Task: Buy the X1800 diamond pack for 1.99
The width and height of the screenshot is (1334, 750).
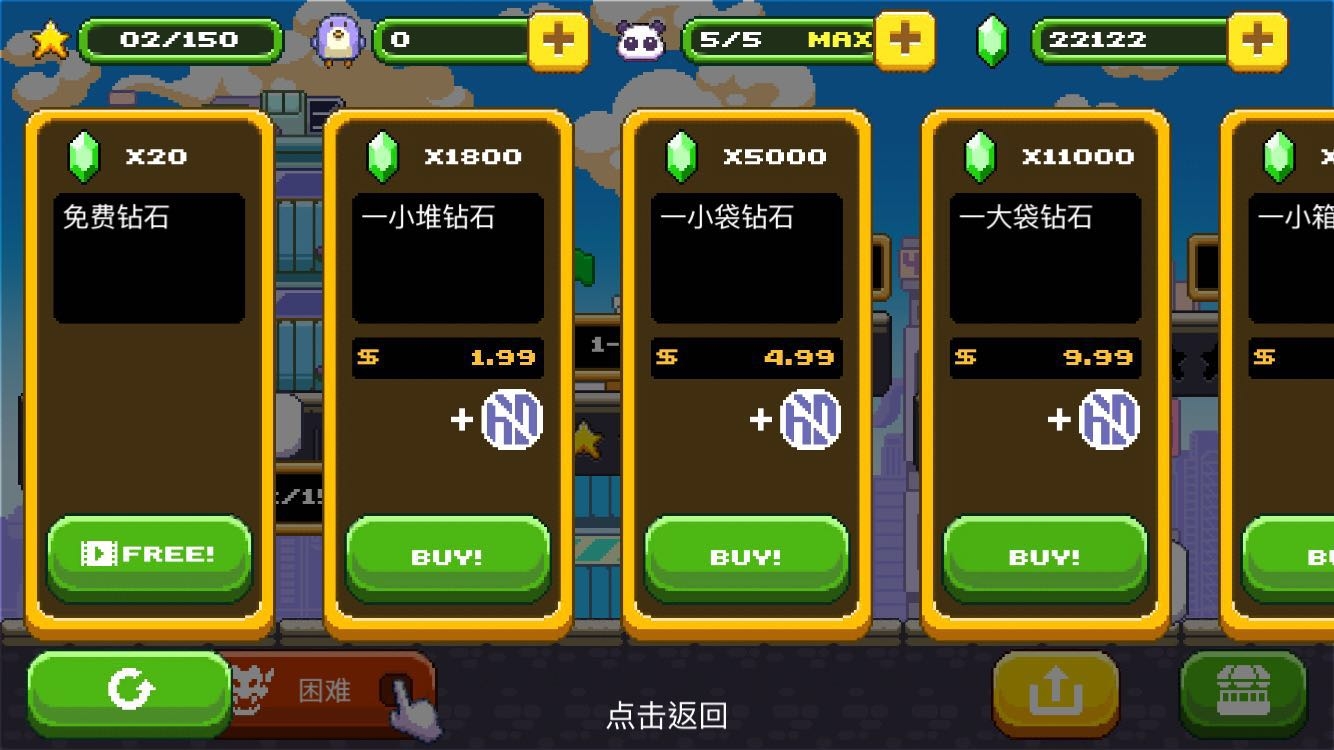Action: 447,557
